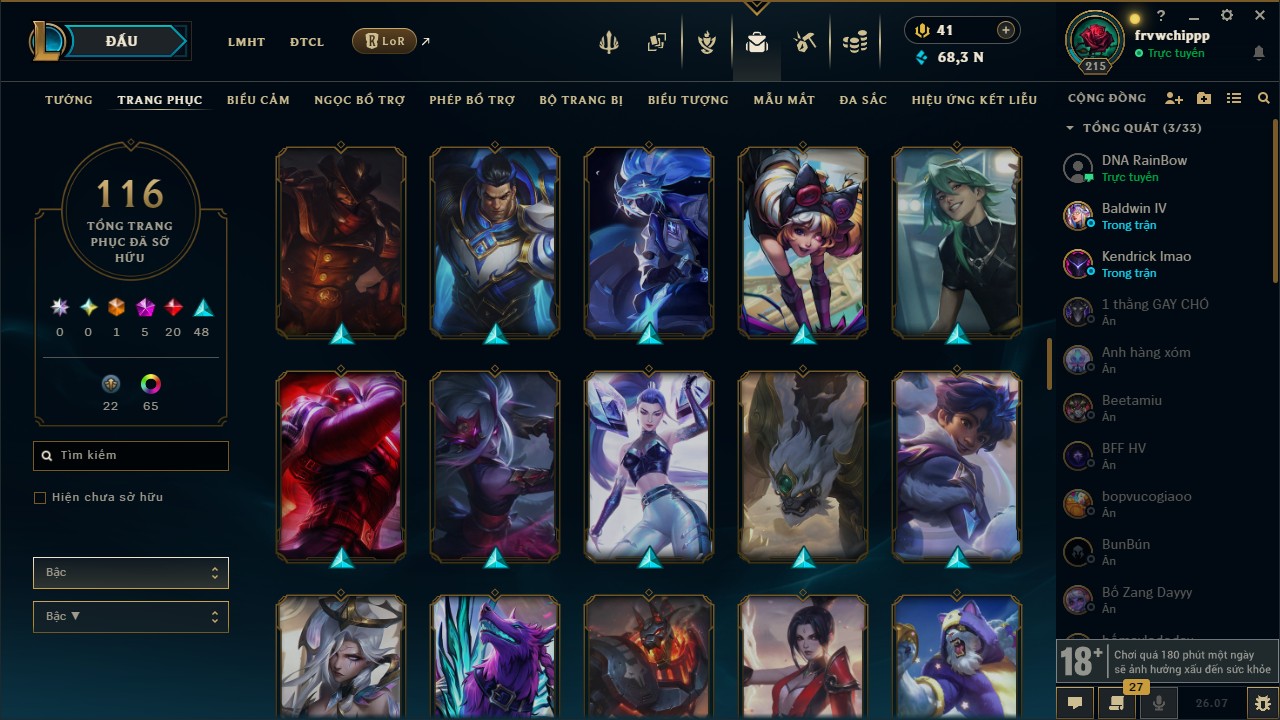The height and width of the screenshot is (720, 1280).
Task: Select friend DNA RainBow
Action: click(x=1144, y=168)
